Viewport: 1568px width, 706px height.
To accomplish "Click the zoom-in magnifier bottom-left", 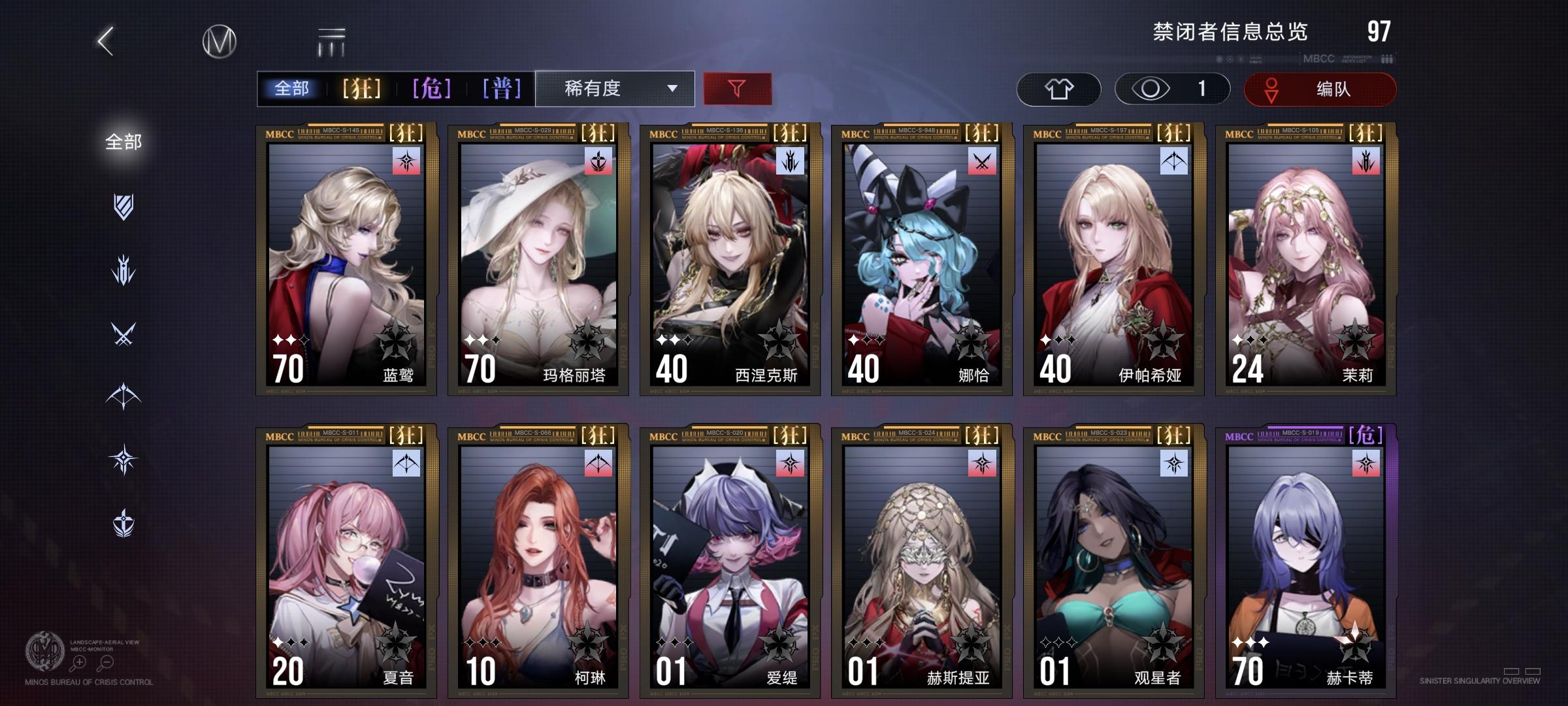I will (78, 662).
